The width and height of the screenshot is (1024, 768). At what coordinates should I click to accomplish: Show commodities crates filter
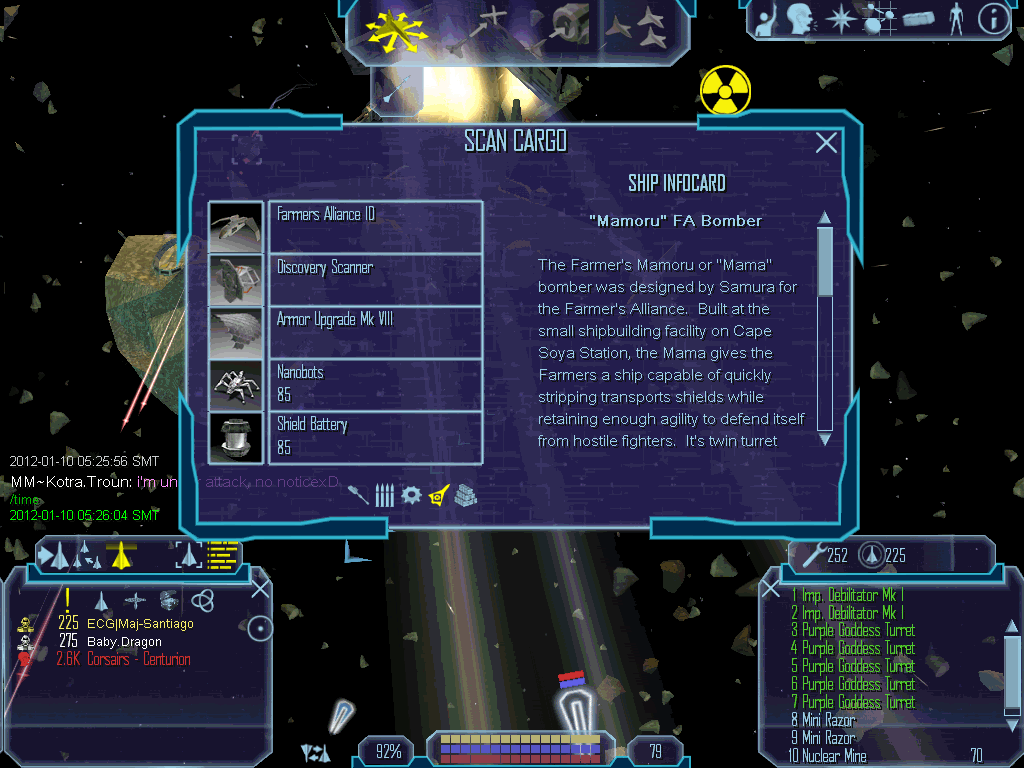coord(465,494)
